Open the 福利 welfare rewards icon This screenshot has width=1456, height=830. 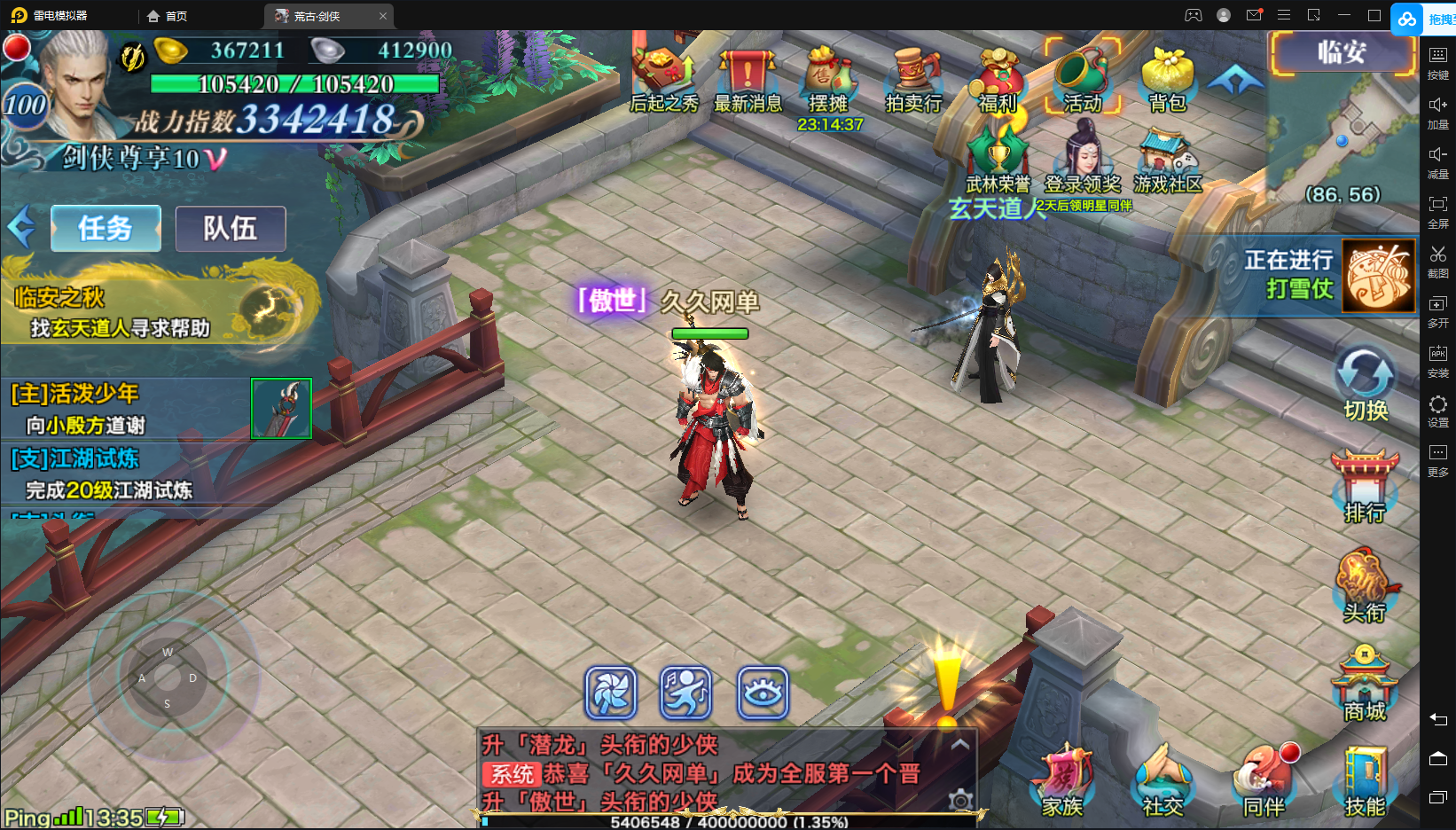tap(998, 80)
